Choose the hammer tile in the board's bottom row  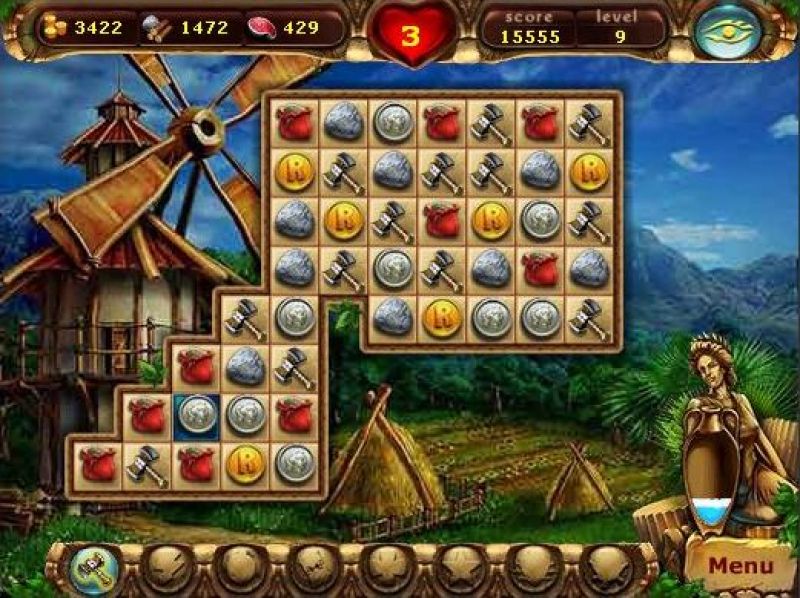(x=147, y=464)
